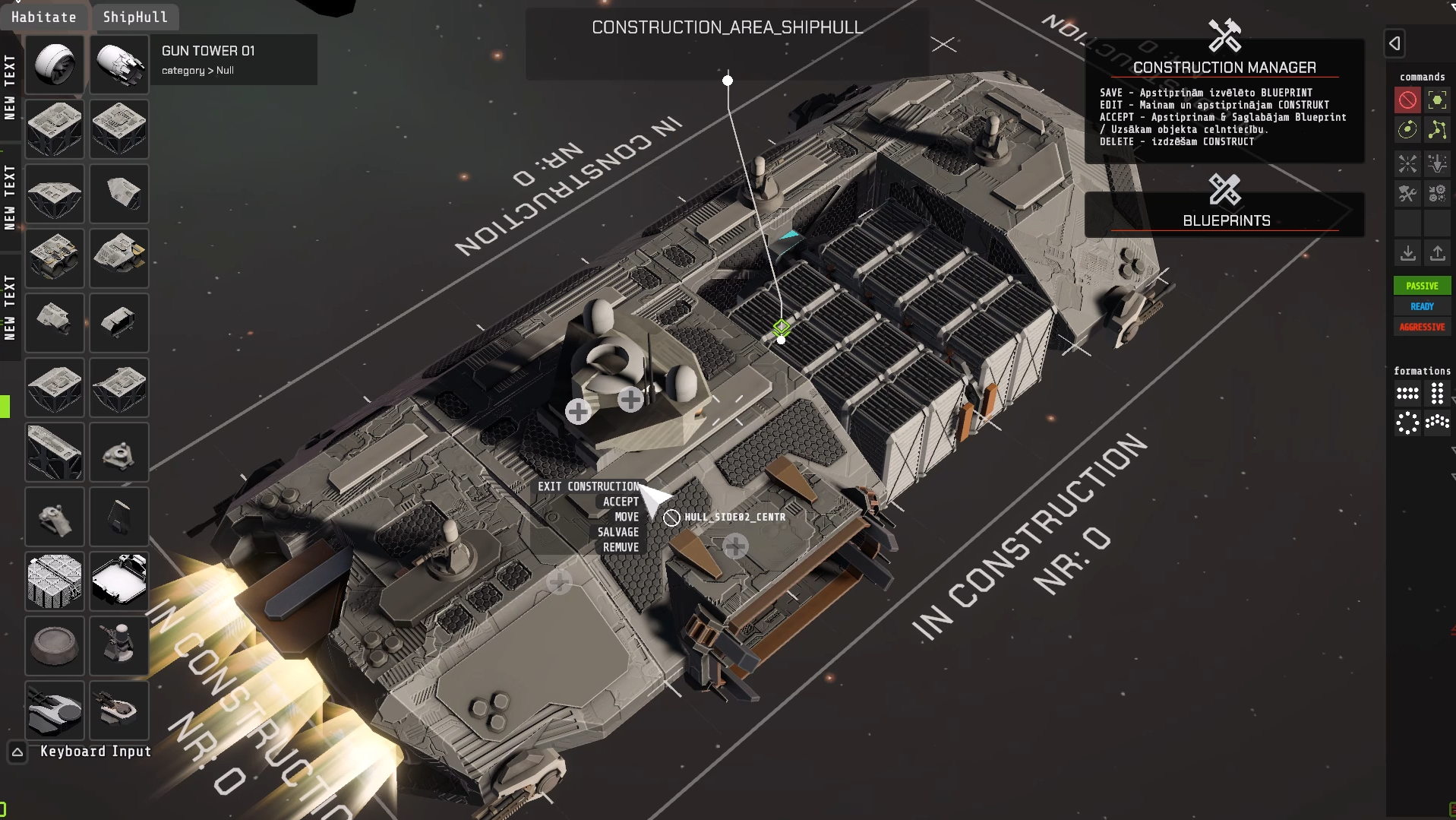This screenshot has width=1456, height=820.
Task: Choose Remove in the context menu
Action: [x=621, y=547]
